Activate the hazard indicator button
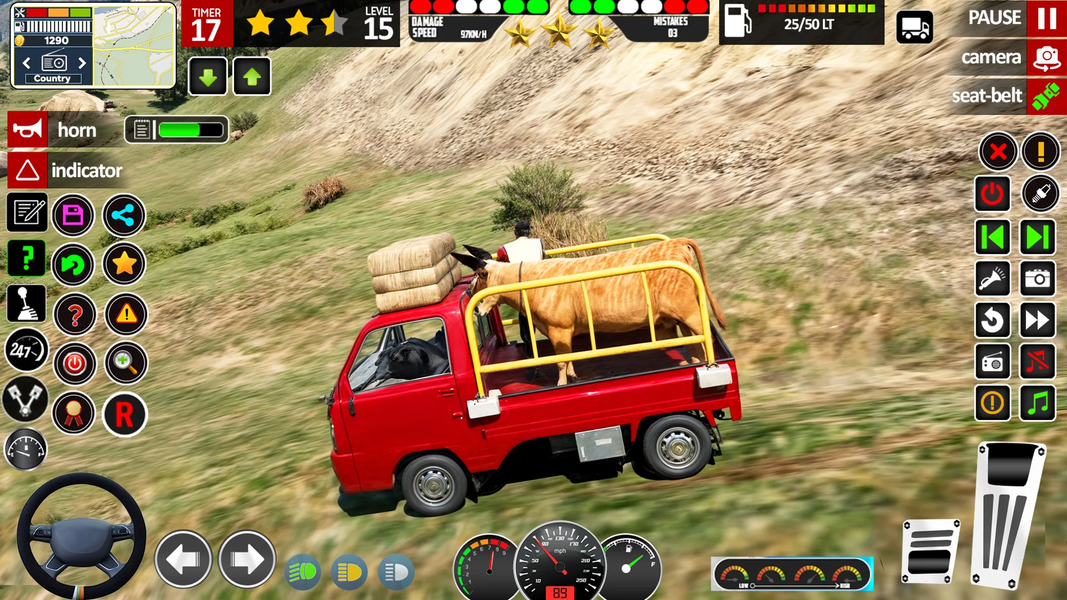Screen dimensions: 1067x600 coord(28,171)
